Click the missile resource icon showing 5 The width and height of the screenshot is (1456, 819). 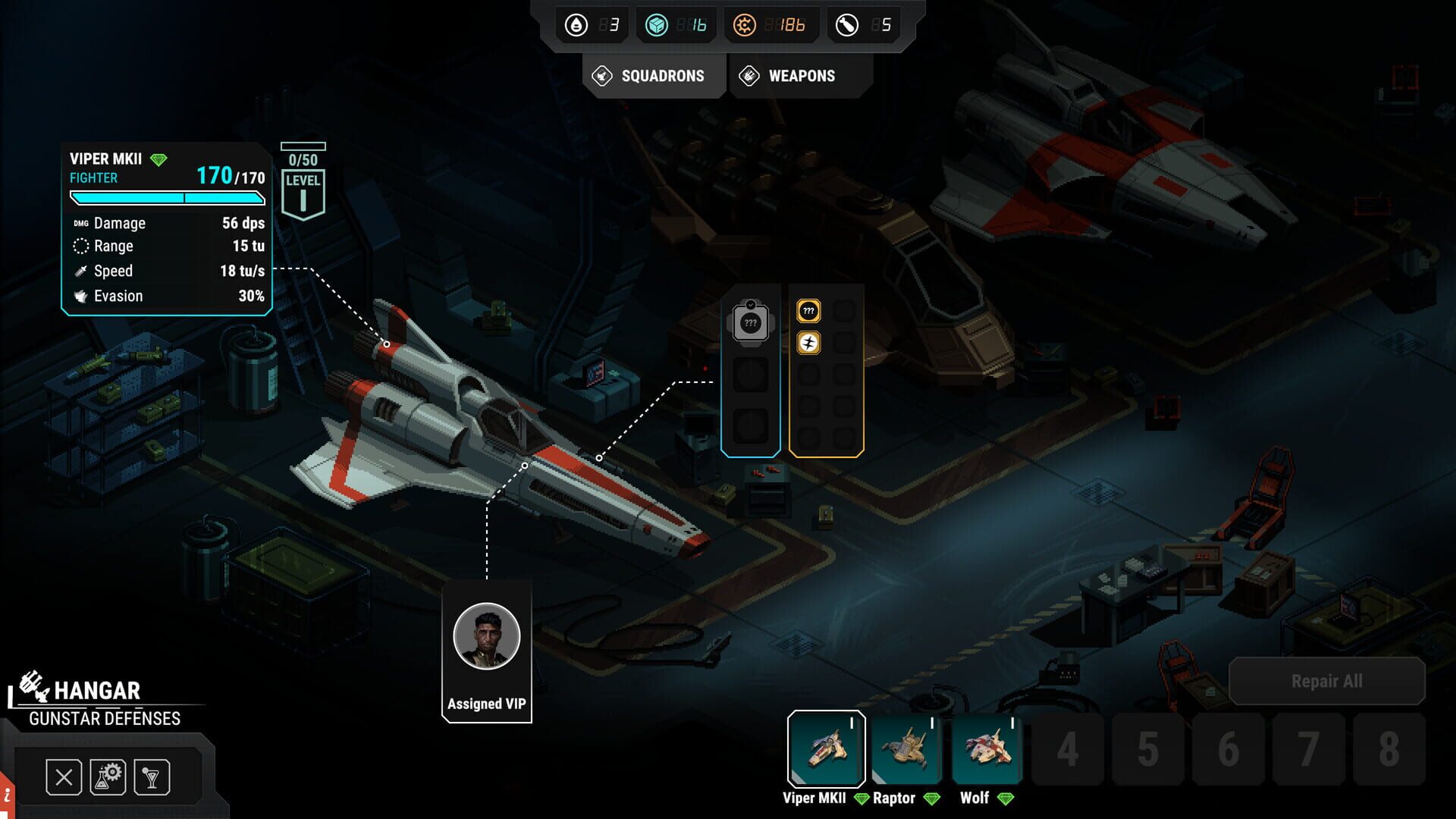pos(849,24)
